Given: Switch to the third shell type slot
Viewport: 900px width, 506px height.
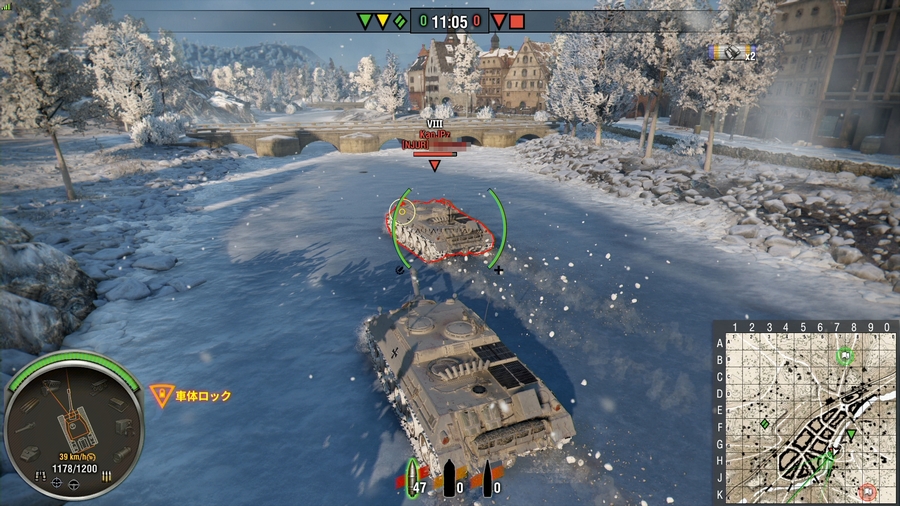Looking at the screenshot, I should point(488,479).
